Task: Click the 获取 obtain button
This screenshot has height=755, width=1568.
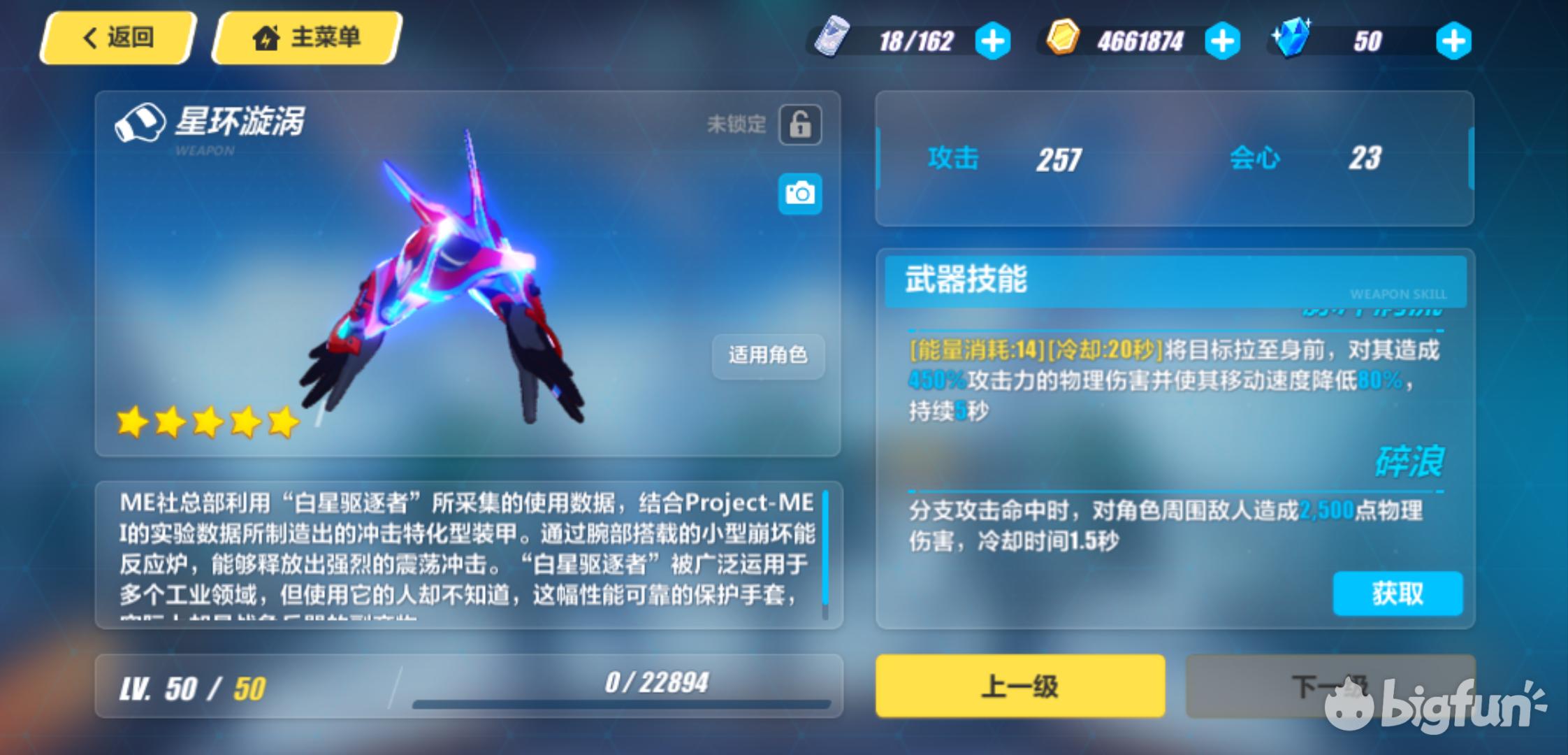Action: 1398,594
